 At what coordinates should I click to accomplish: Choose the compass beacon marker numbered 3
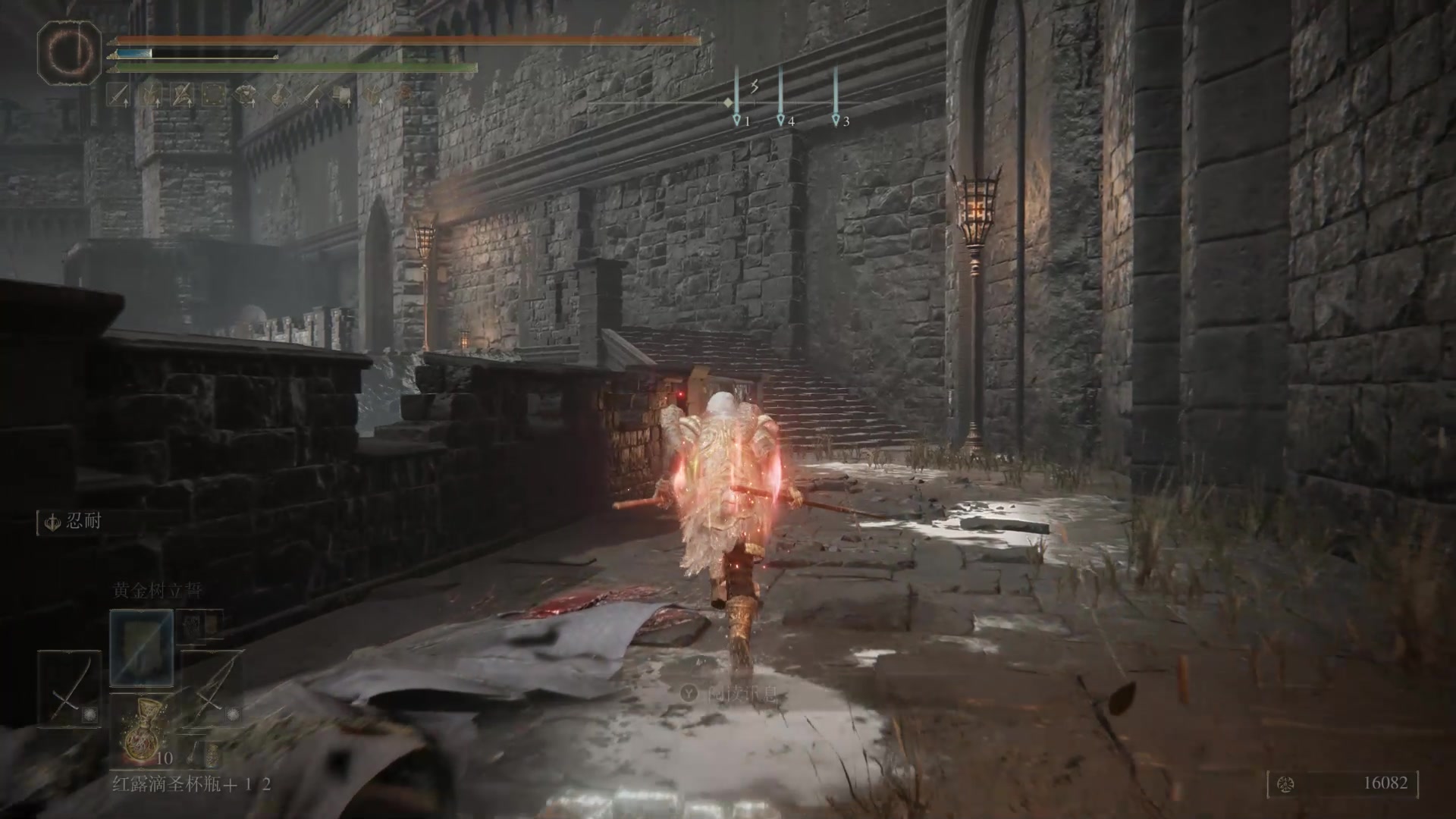[836, 120]
